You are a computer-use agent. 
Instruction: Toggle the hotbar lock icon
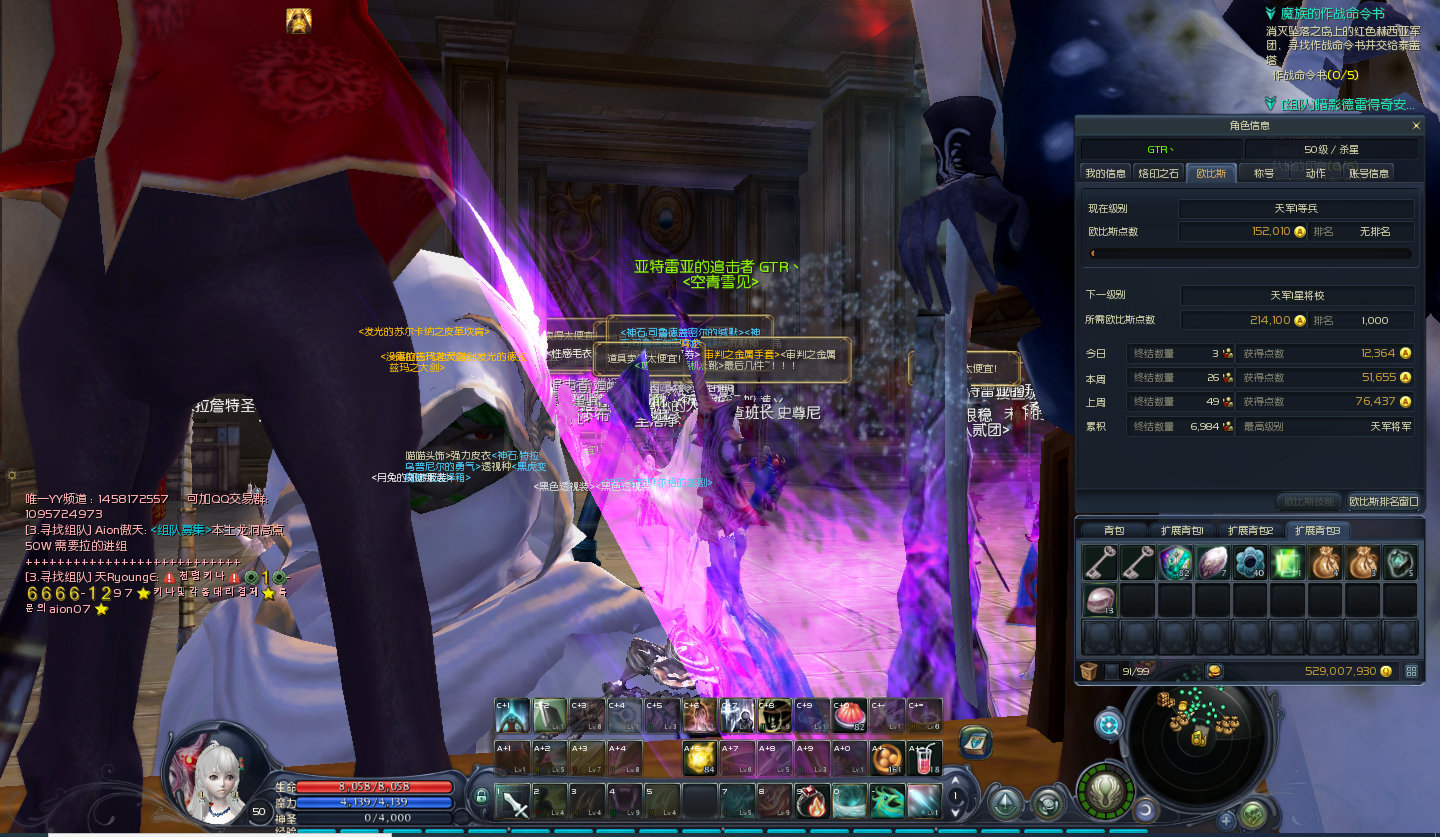tap(481, 797)
